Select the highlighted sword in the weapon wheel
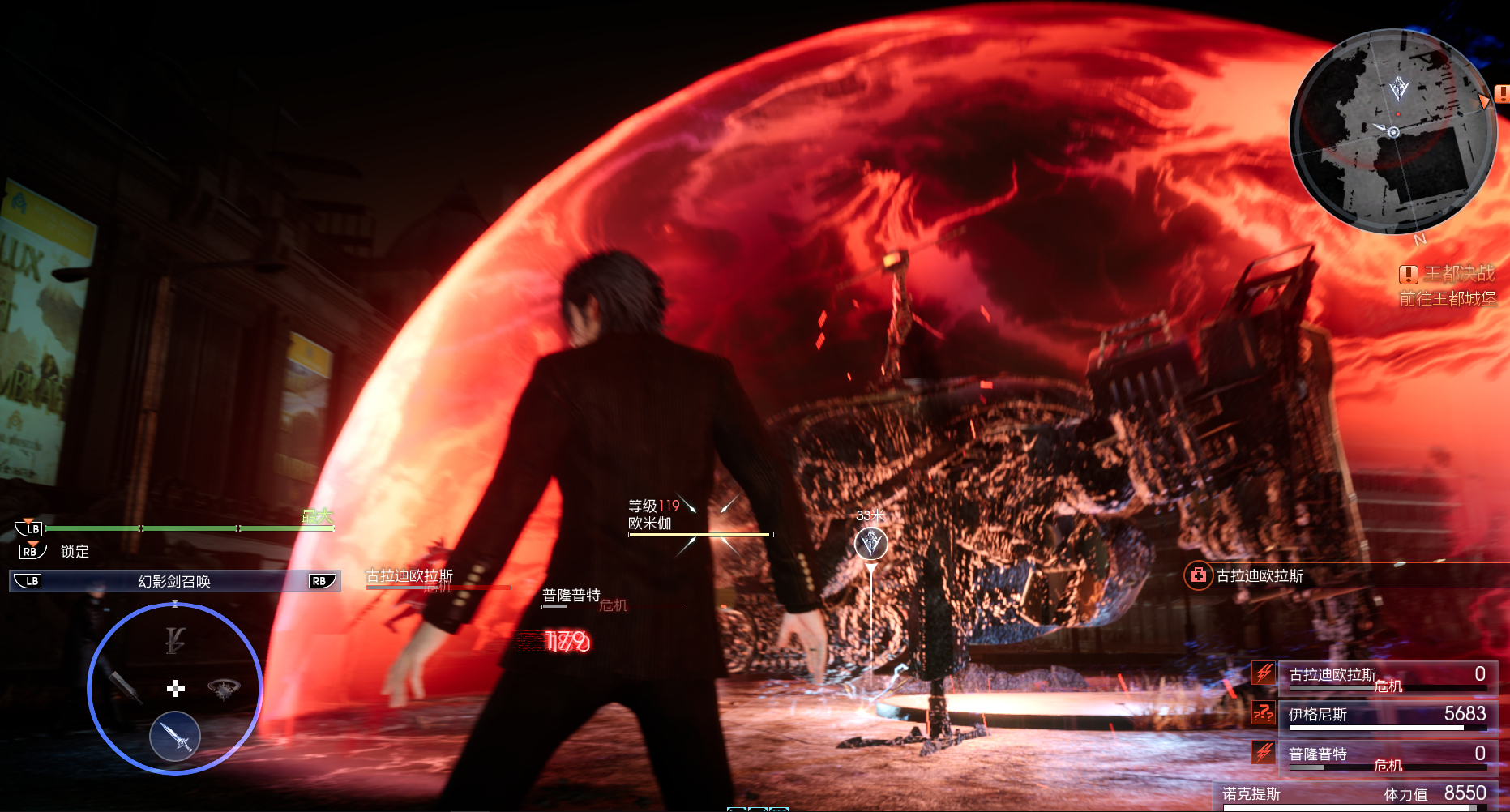 [x=175, y=736]
